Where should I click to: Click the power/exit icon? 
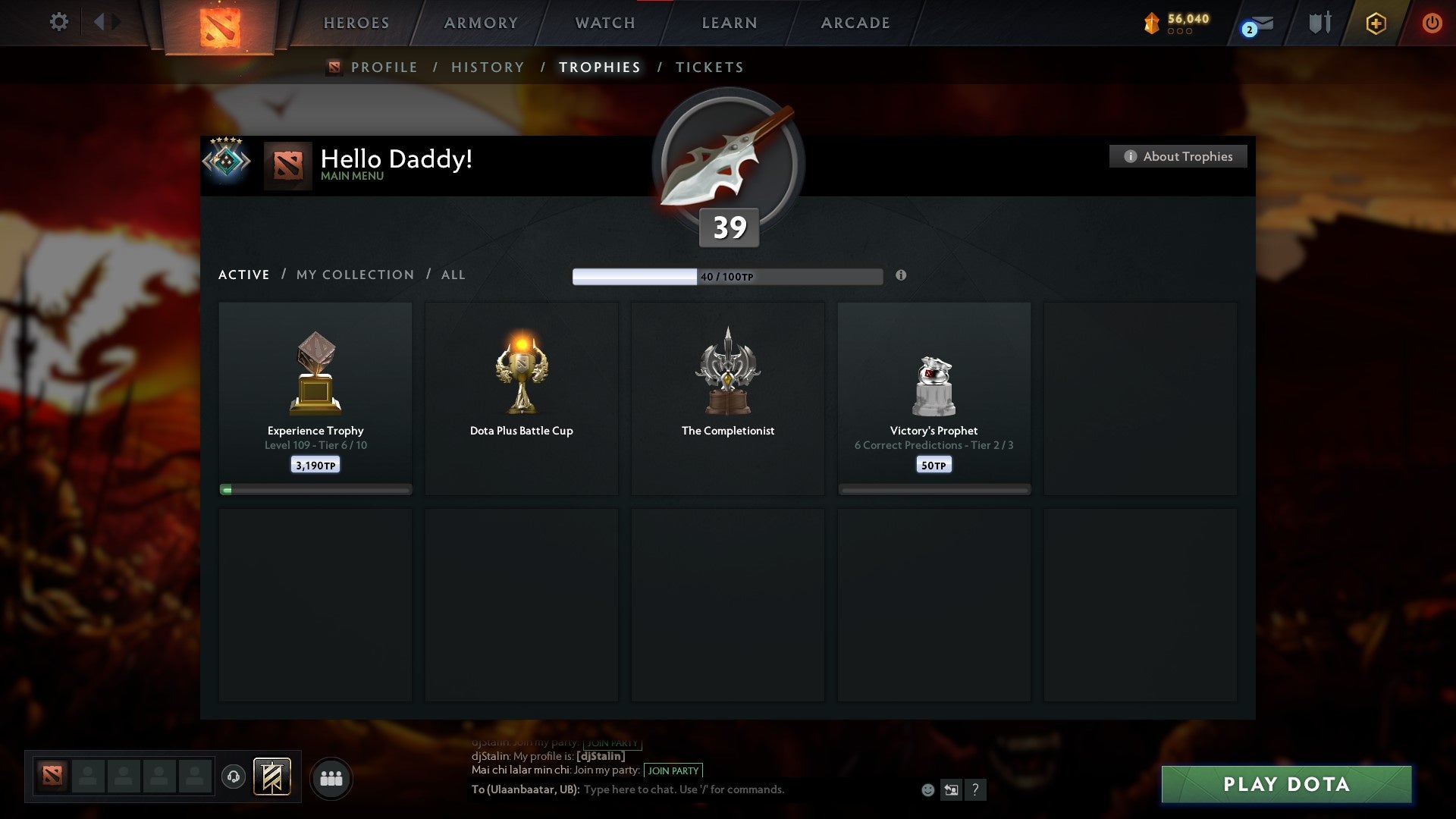tap(1432, 23)
